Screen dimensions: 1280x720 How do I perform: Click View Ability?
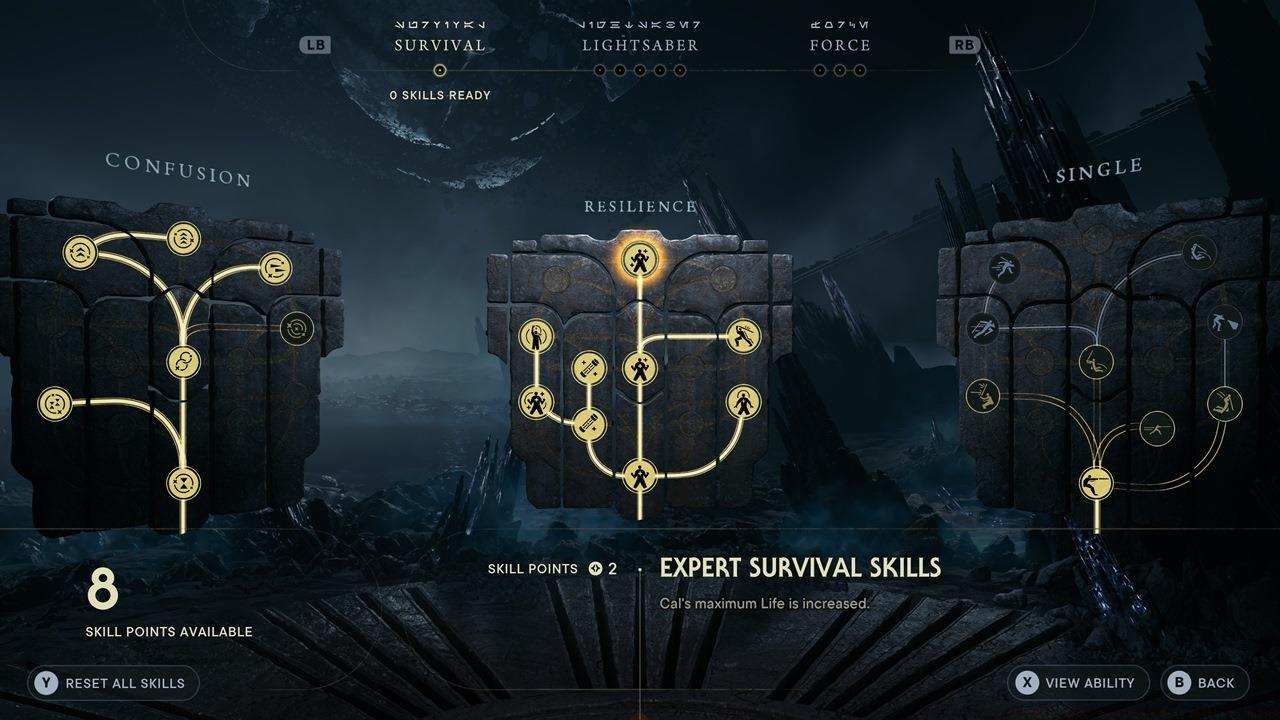(x=1077, y=683)
